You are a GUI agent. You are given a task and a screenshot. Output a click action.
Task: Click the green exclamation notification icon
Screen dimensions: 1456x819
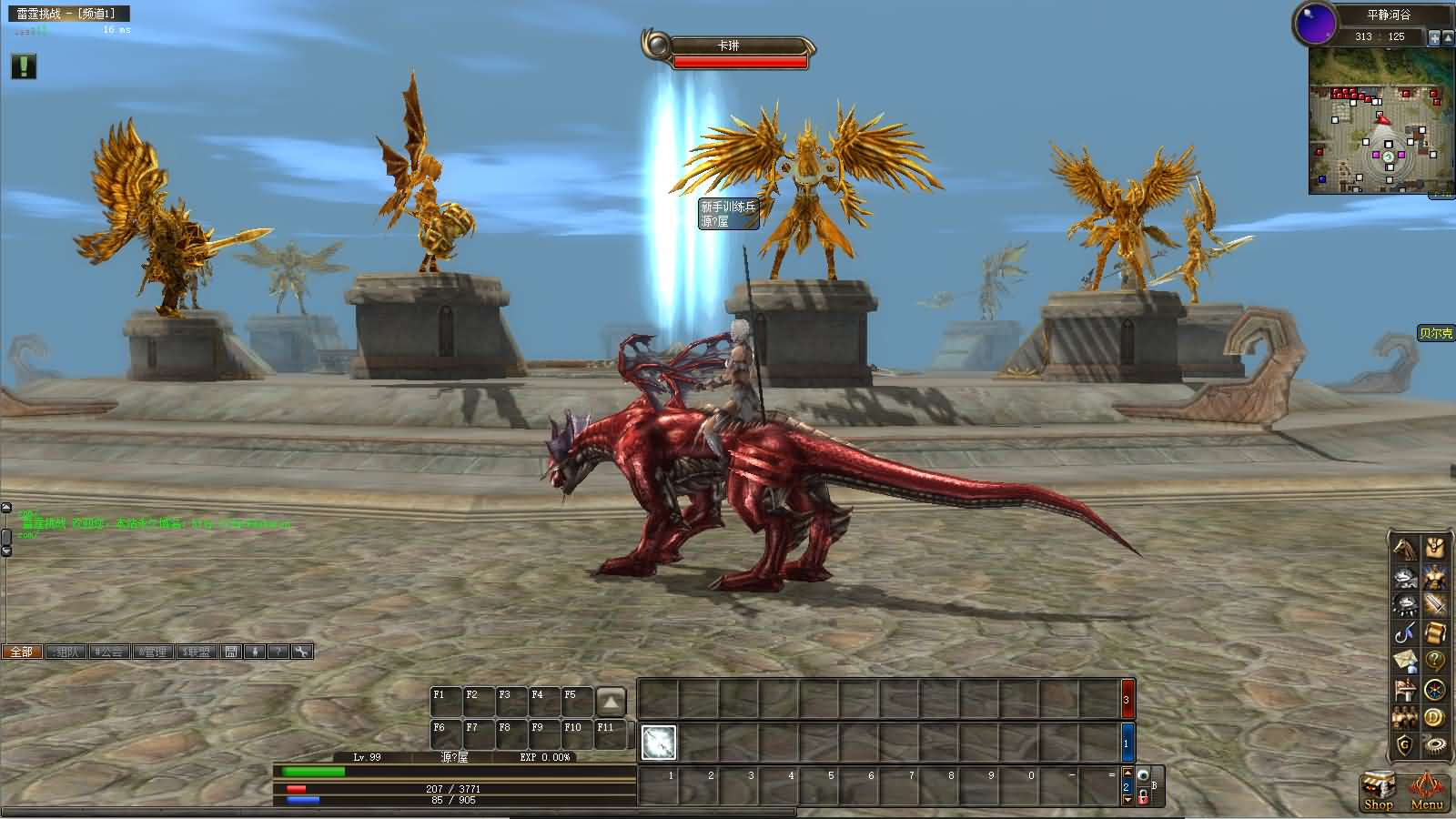24,66
